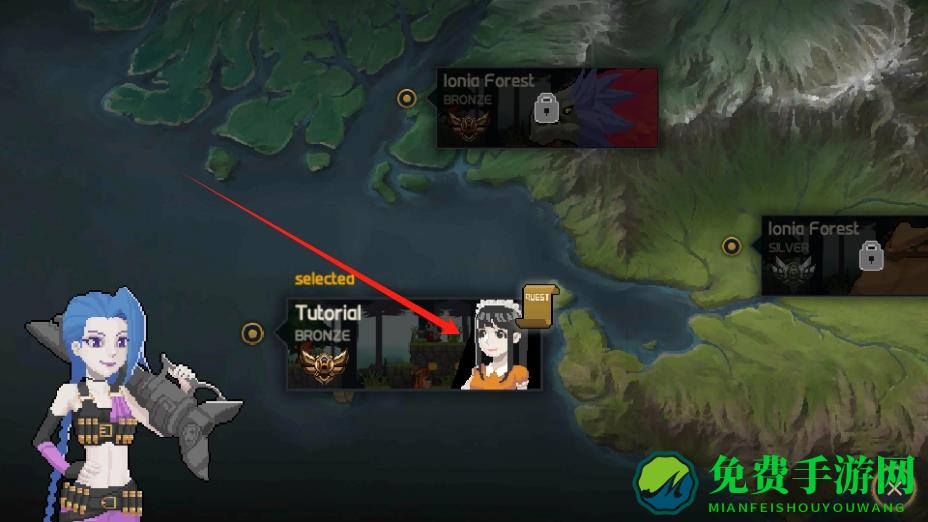This screenshot has width=928, height=522.
Task: Select the map node beside Ionia Forest Silver
Action: (x=732, y=245)
